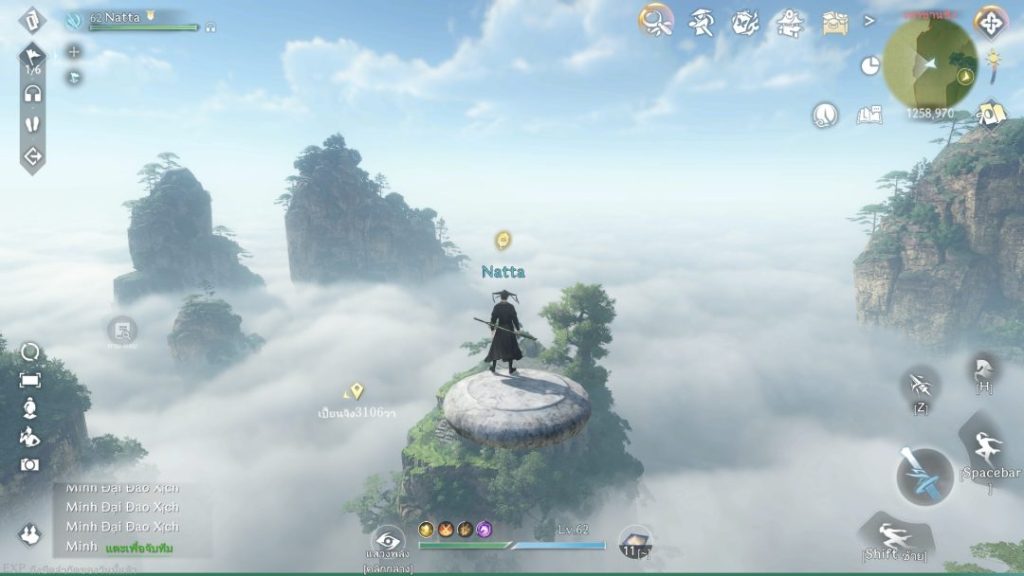Open the treasure chest shop icon

[x=836, y=22]
